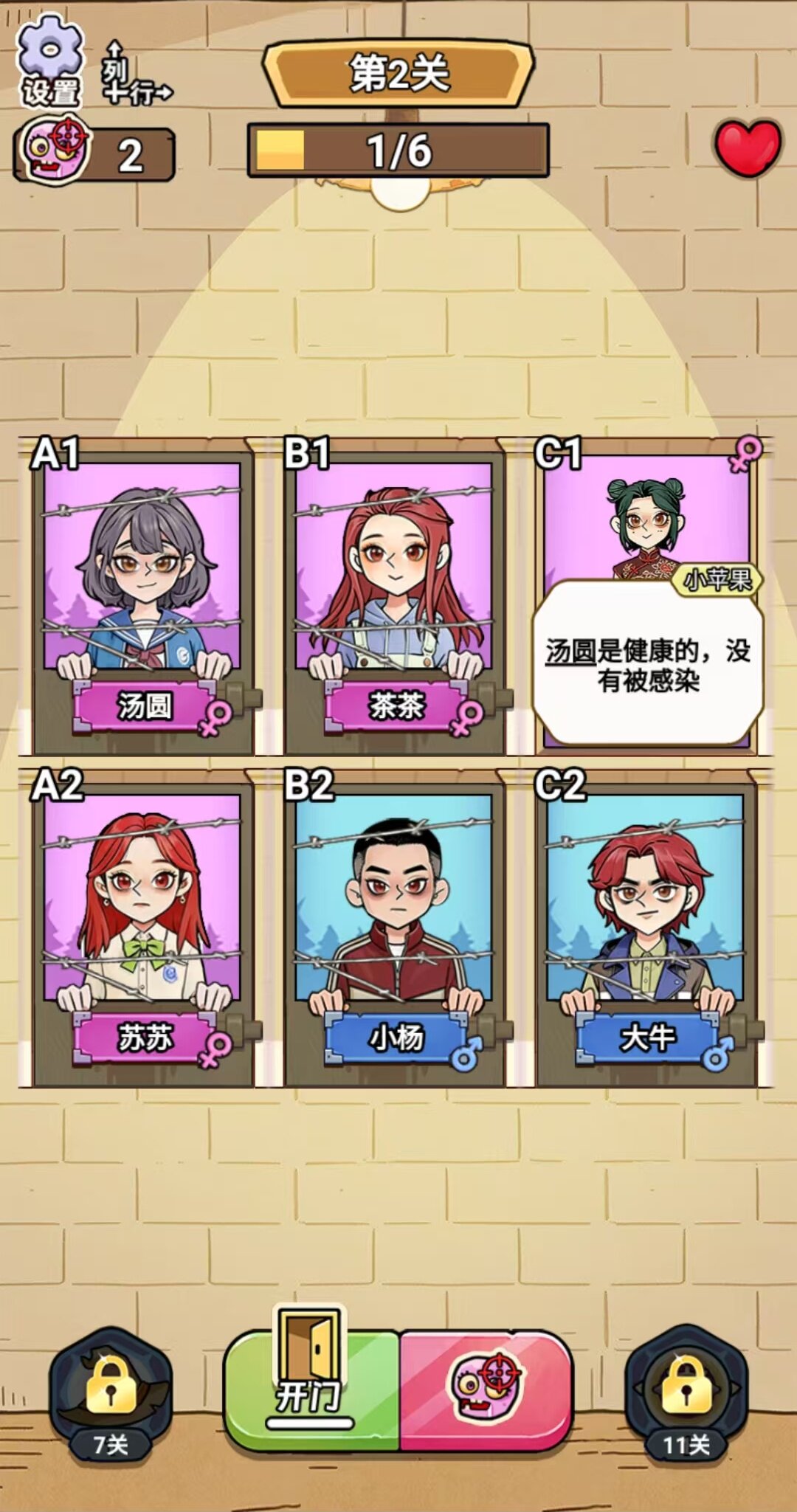Viewport: 797px width, 1512px height.
Task: Activate the pink zombie target button
Action: [486, 1389]
